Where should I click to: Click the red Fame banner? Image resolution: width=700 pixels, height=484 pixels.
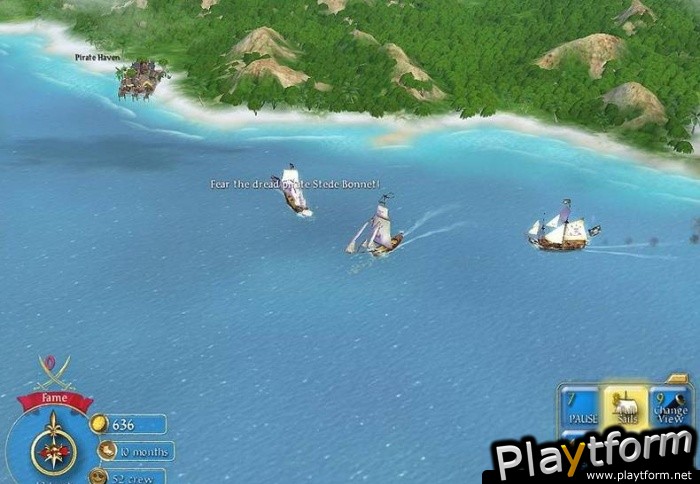pos(55,400)
